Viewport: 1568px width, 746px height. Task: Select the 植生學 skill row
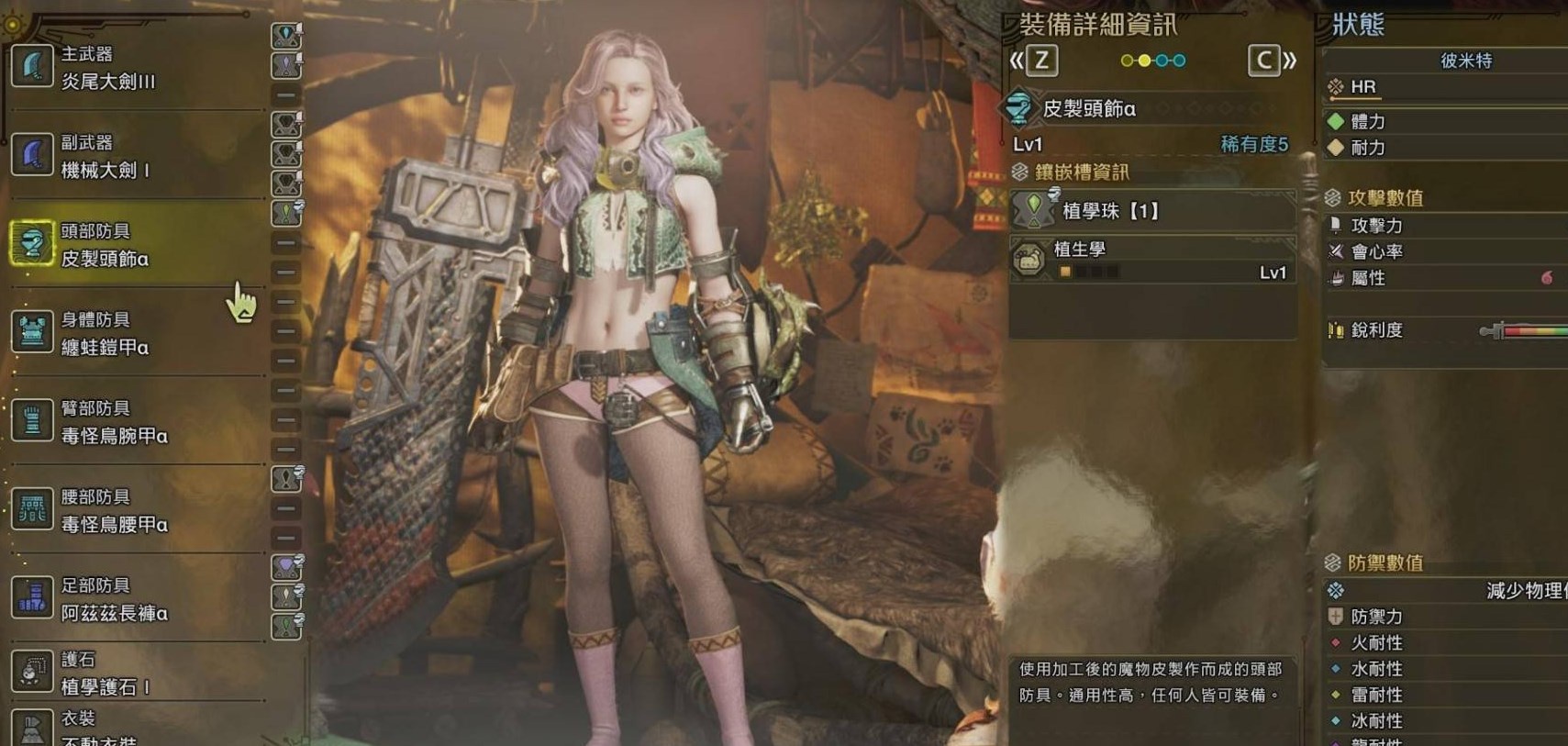(x=1152, y=260)
